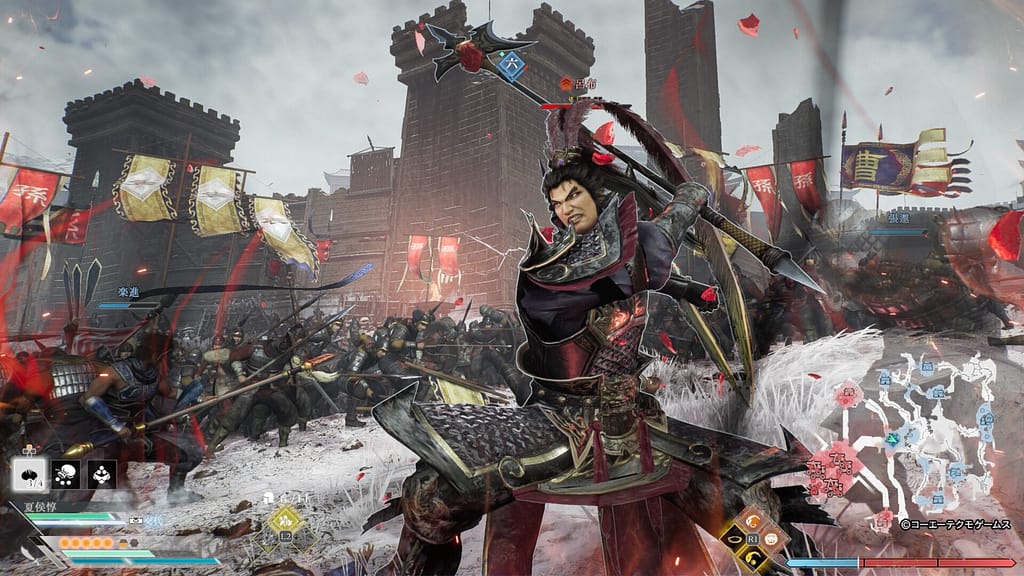The height and width of the screenshot is (576, 1024).
Task: Select the third item slot icon
Action: coord(102,475)
